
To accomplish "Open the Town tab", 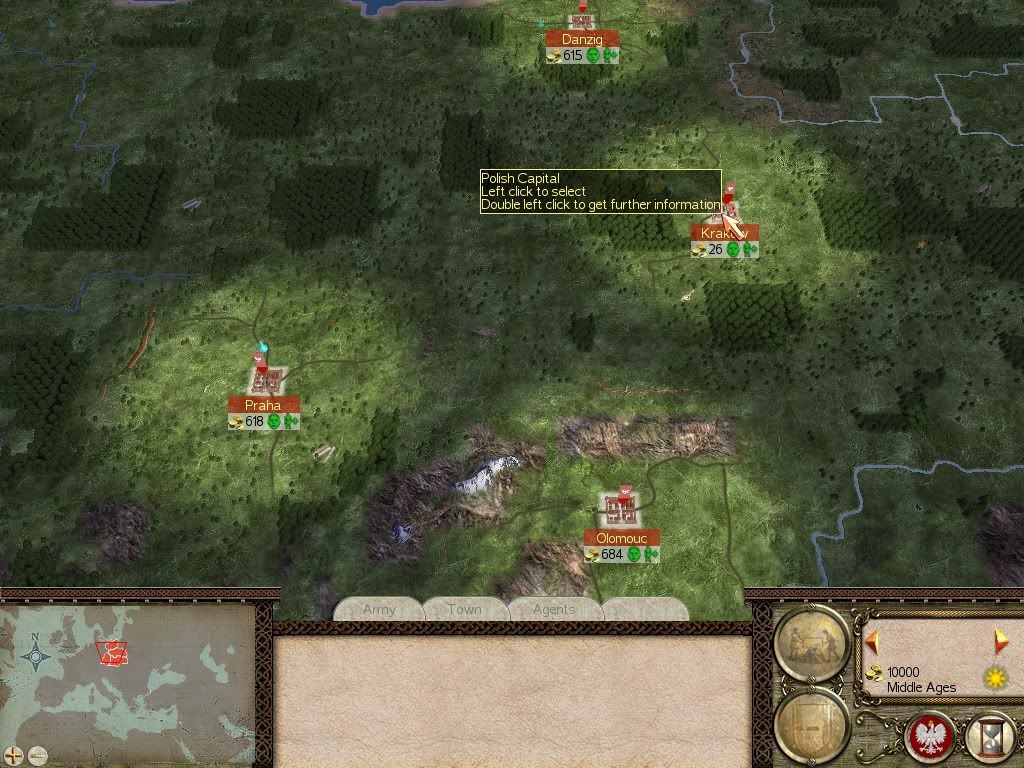I will coord(465,609).
